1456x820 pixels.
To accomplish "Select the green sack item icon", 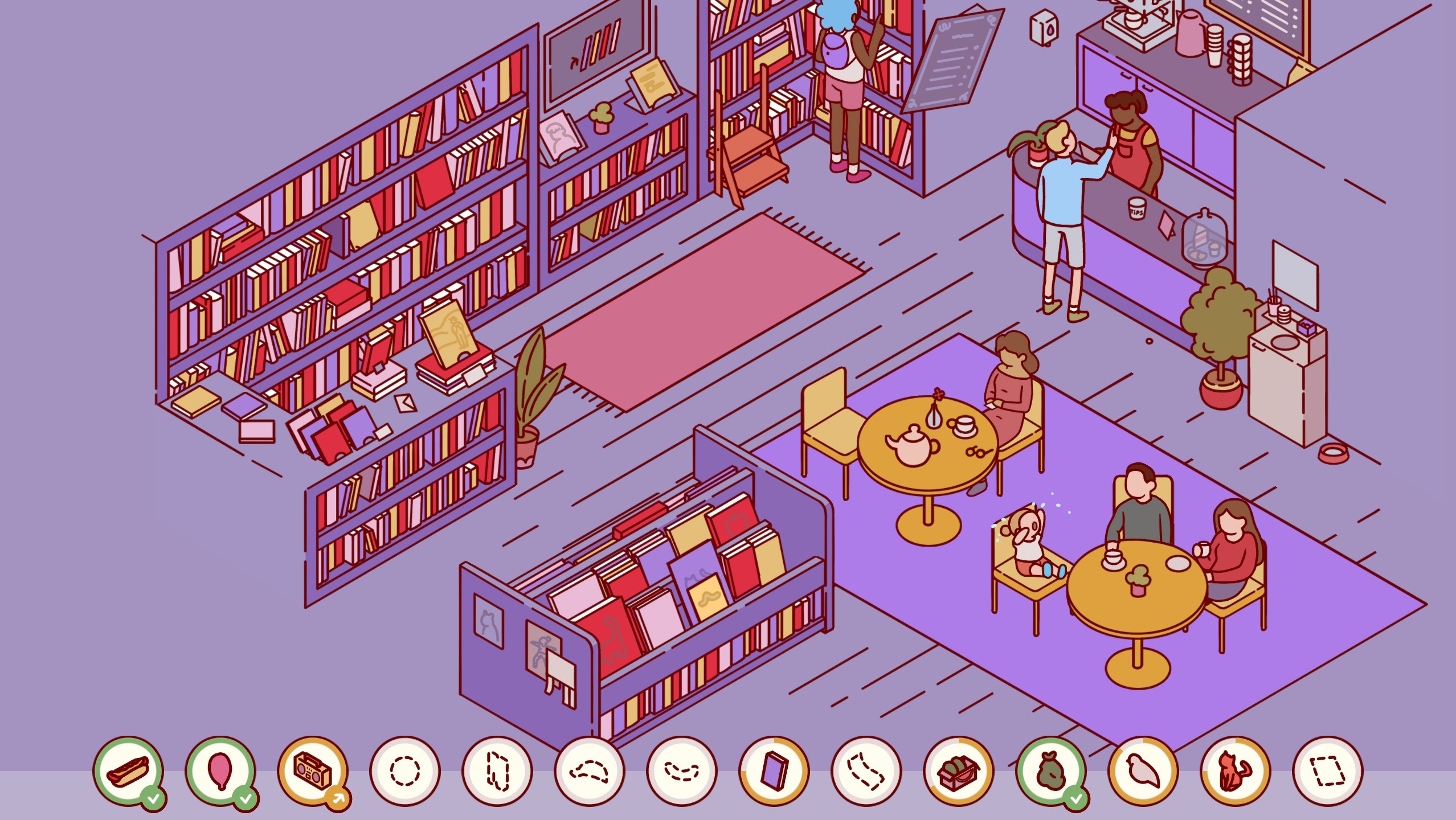I will [x=1051, y=771].
